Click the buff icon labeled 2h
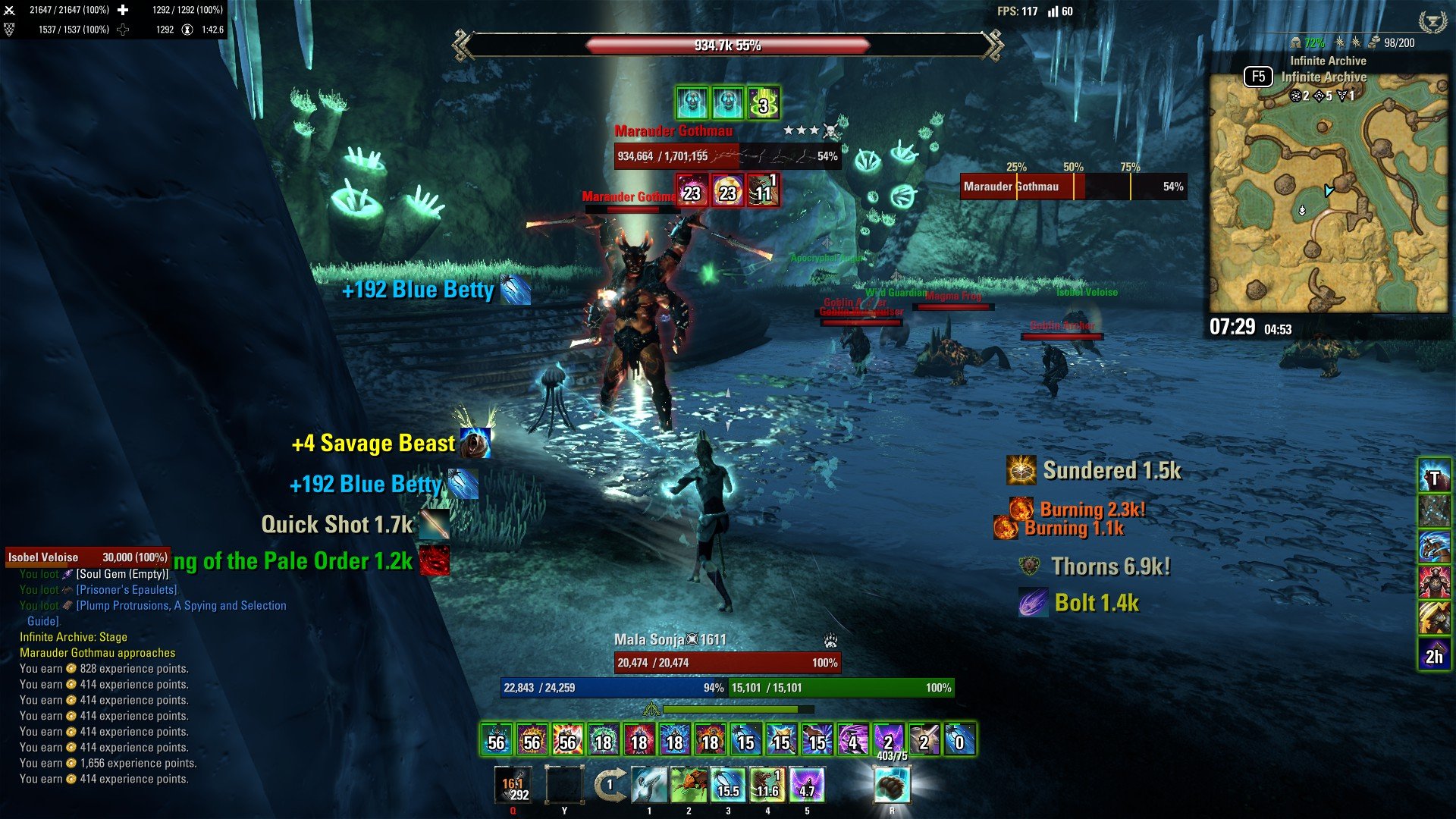Image resolution: width=1456 pixels, height=819 pixels. point(1434,654)
